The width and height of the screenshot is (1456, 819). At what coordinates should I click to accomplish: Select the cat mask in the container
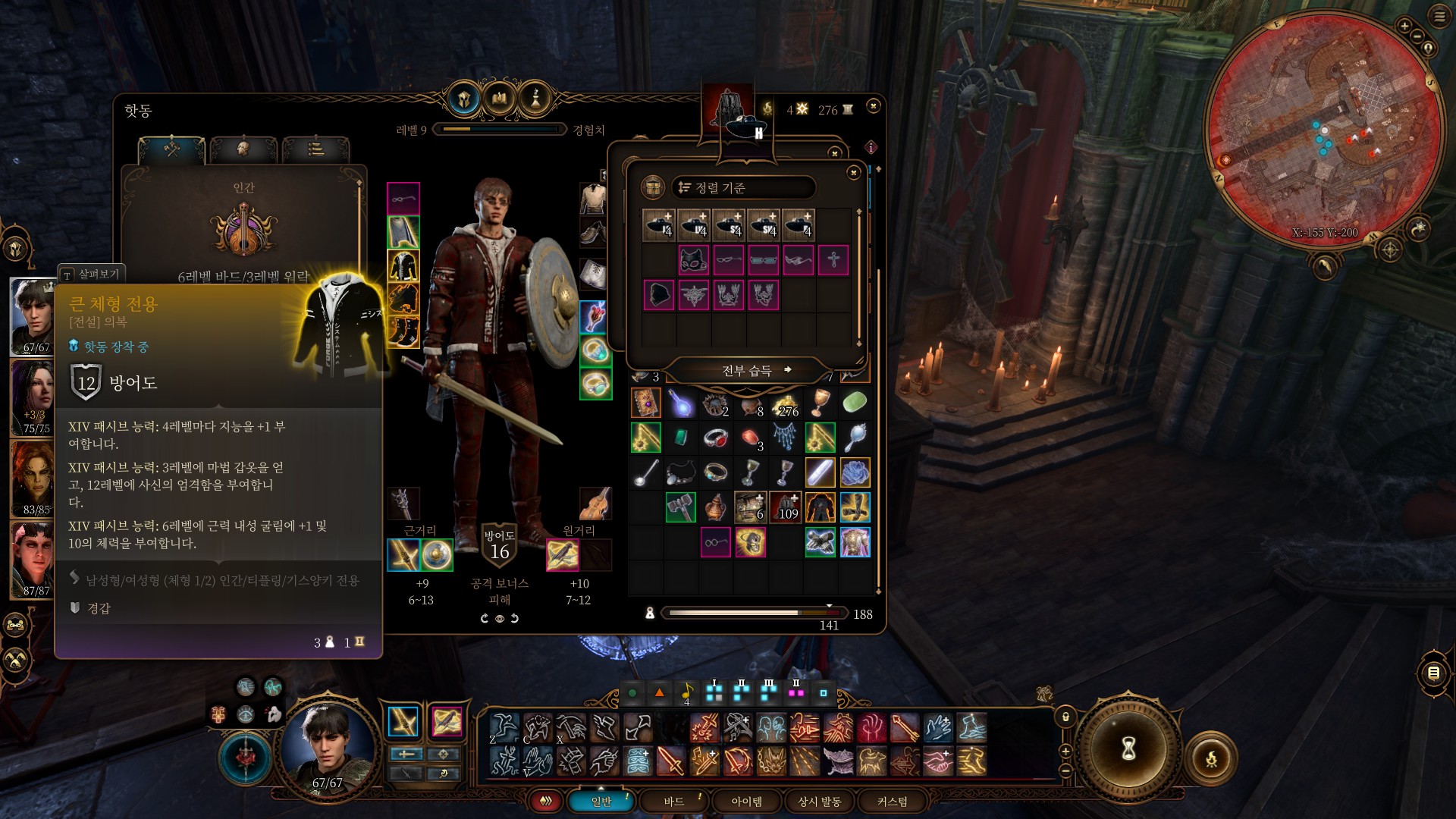tap(693, 260)
